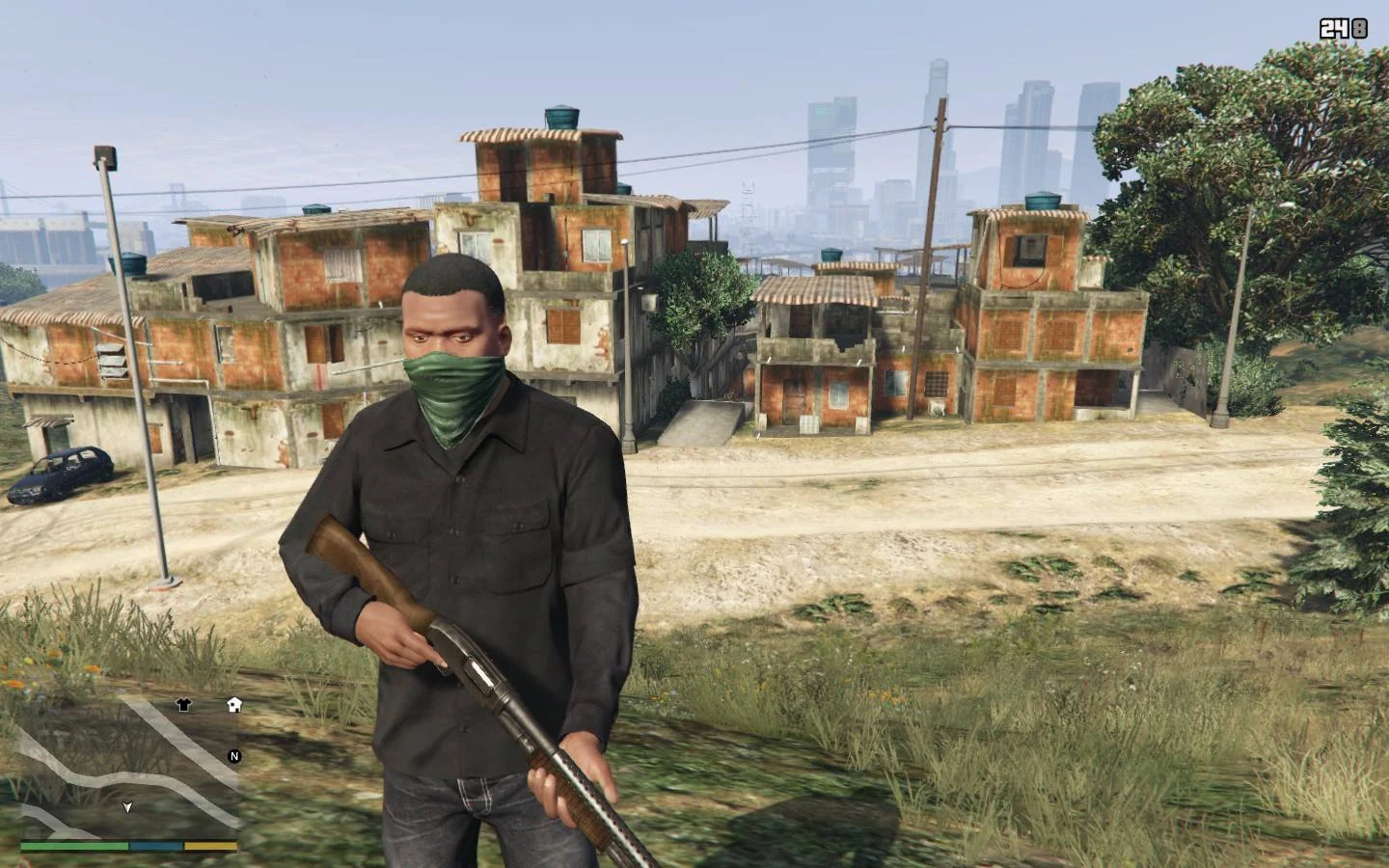This screenshot has height=868, width=1389.
Task: Click the N compass marker on minimap
Action: 232,758
